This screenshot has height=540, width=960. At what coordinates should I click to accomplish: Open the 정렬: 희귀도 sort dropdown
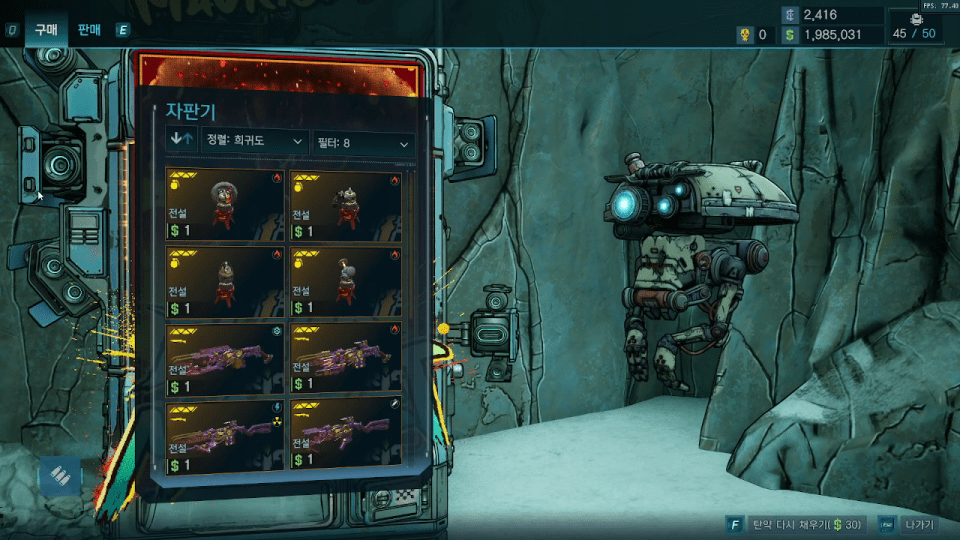point(254,142)
